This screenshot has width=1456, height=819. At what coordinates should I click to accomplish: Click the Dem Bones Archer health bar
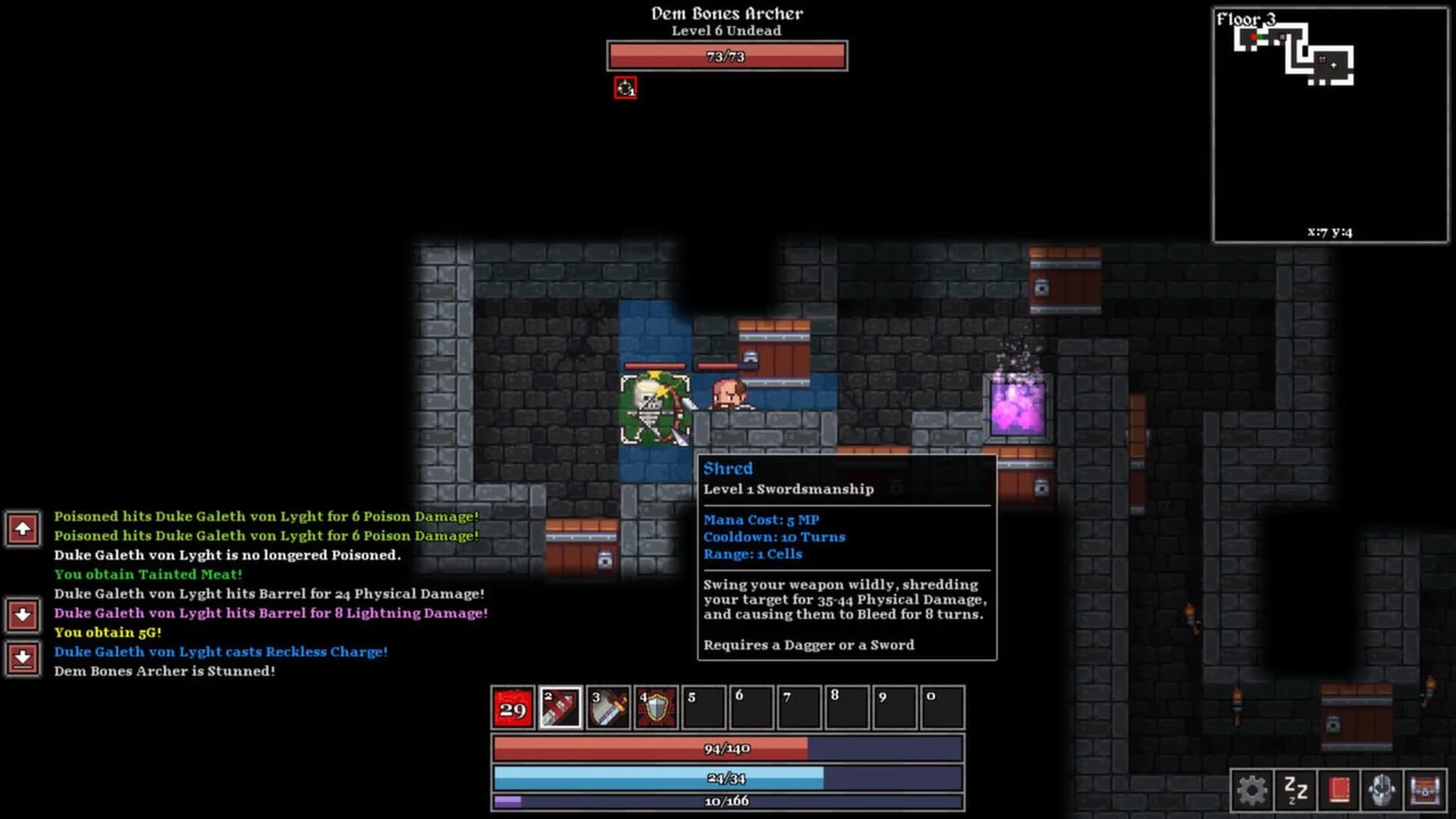point(726,56)
